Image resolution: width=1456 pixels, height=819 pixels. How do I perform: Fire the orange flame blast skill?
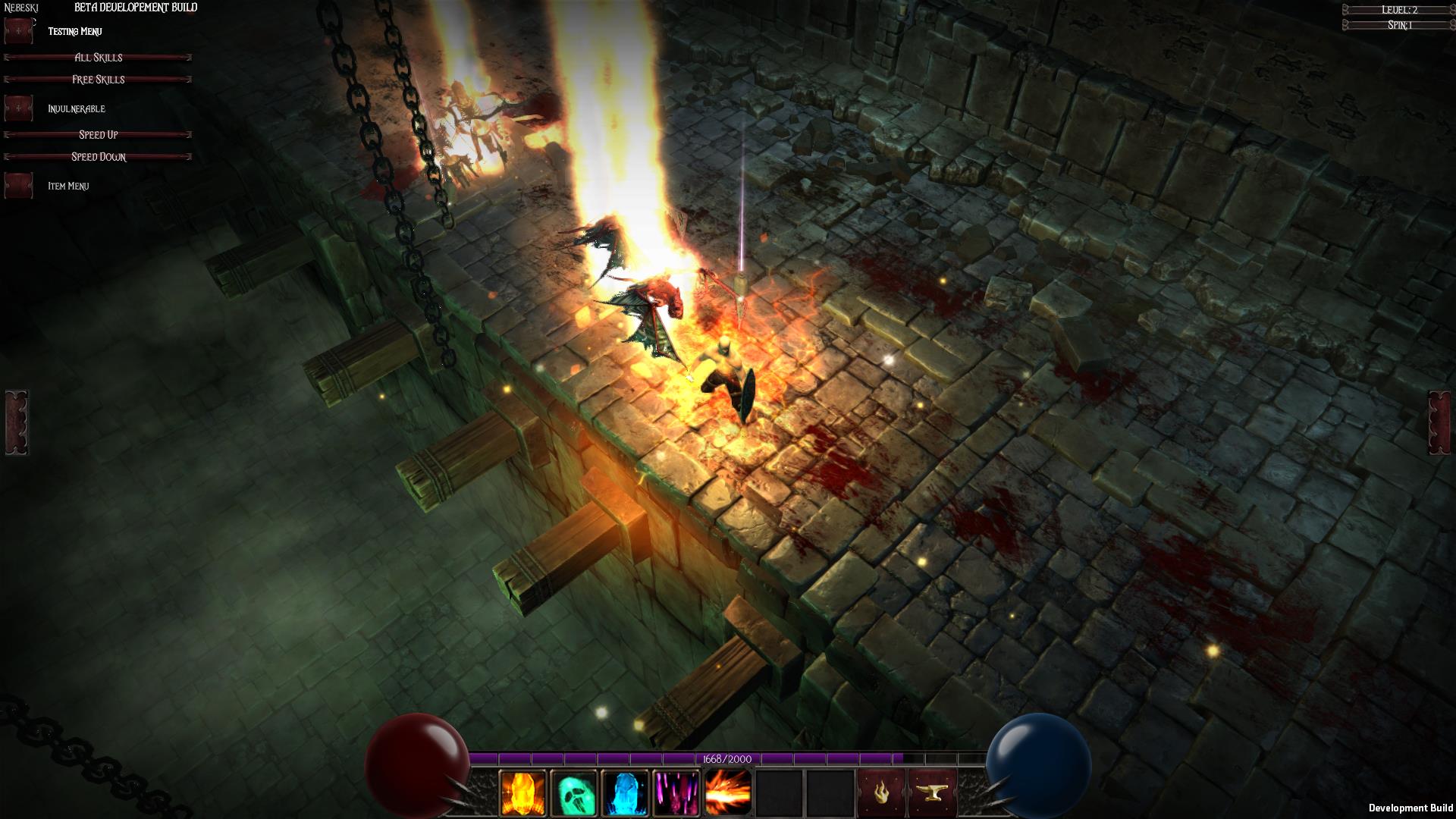tap(728, 793)
